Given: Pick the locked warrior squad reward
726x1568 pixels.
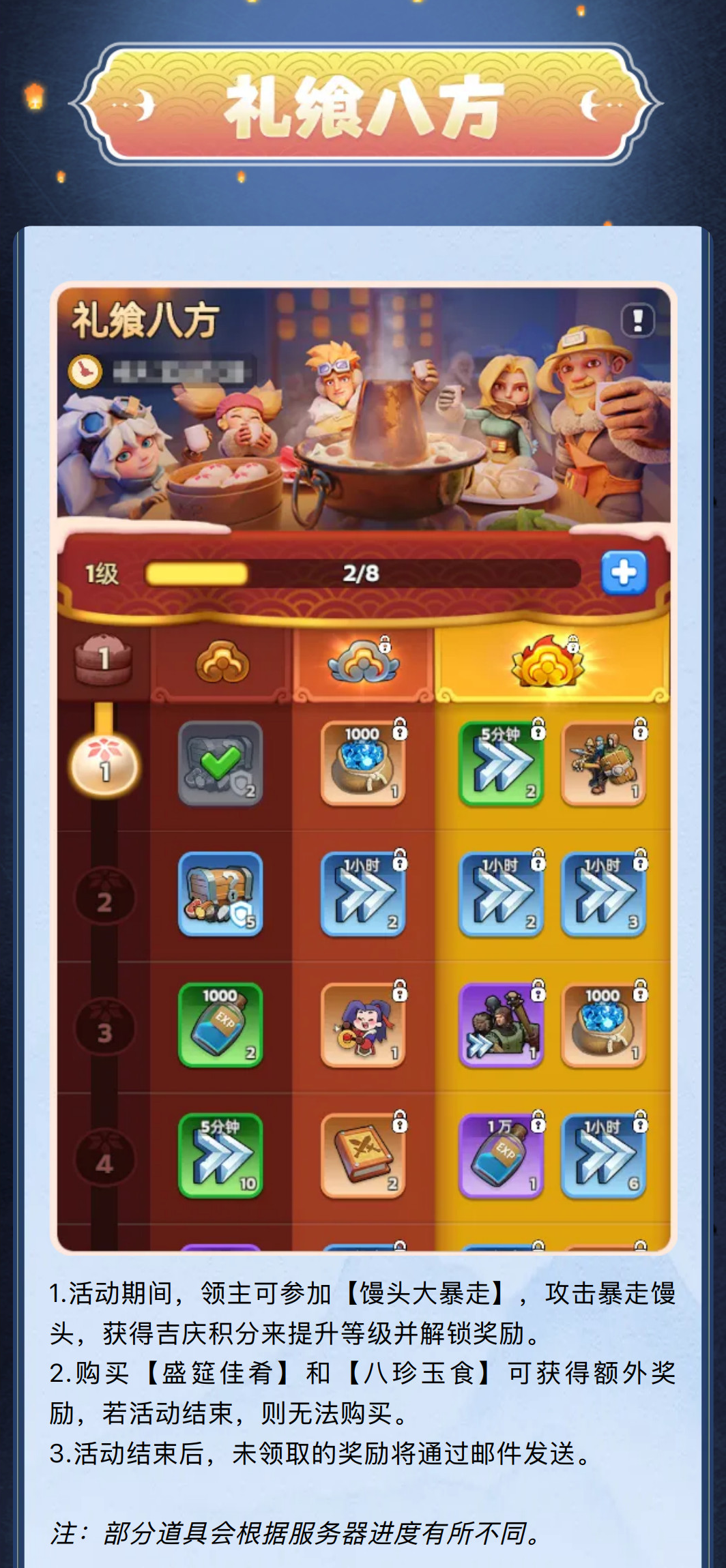Looking at the screenshot, I should [603, 764].
